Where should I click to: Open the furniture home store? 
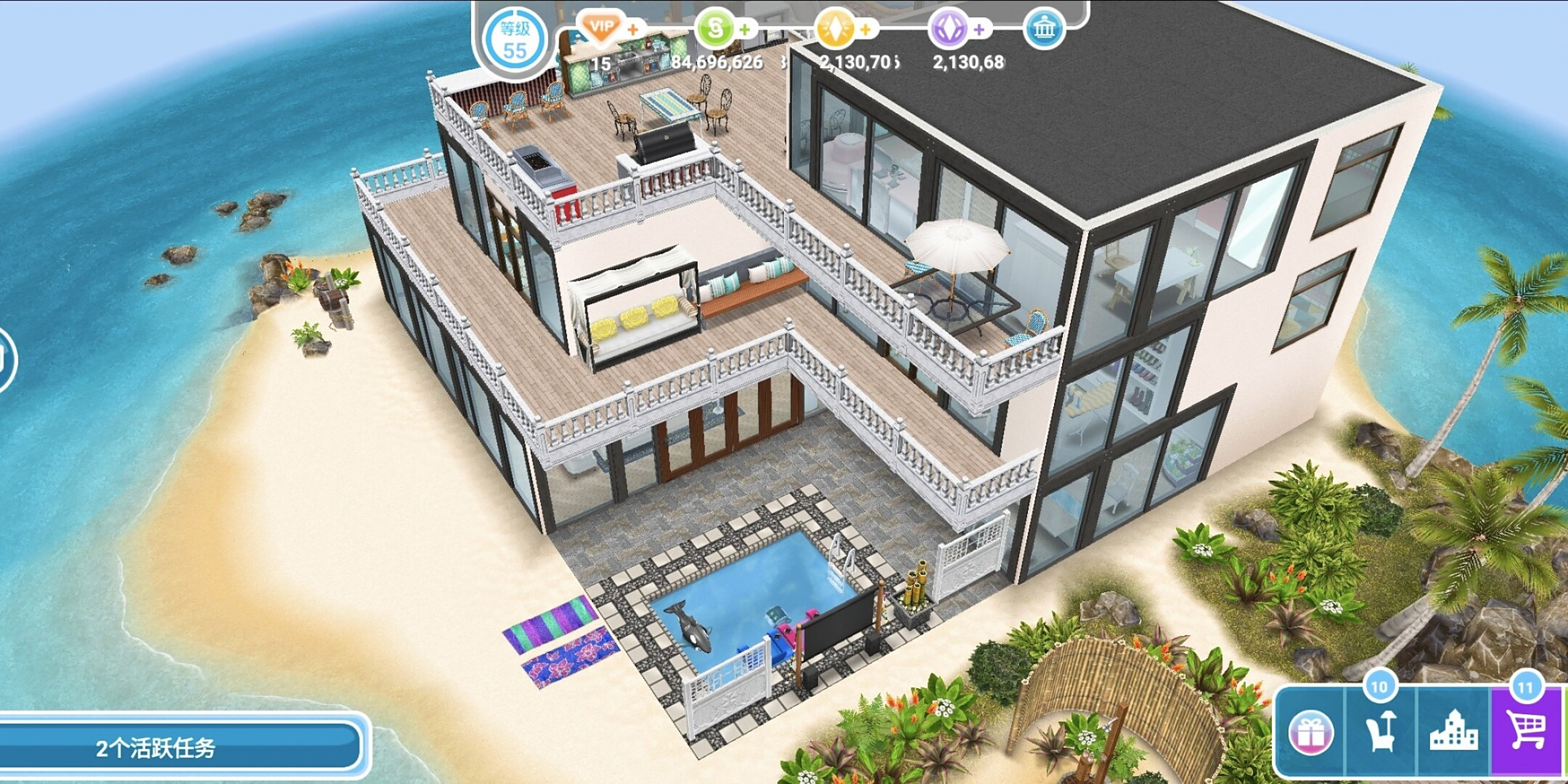(1381, 731)
